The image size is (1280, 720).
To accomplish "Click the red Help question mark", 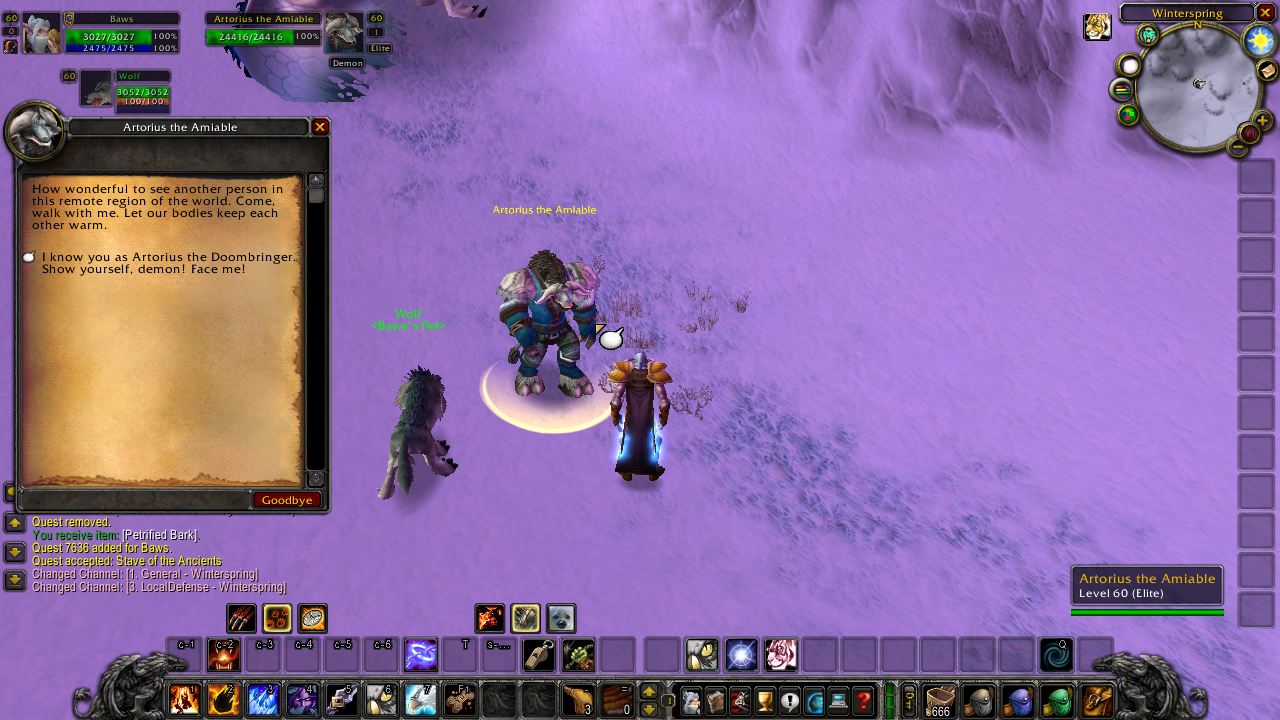I will [x=863, y=700].
